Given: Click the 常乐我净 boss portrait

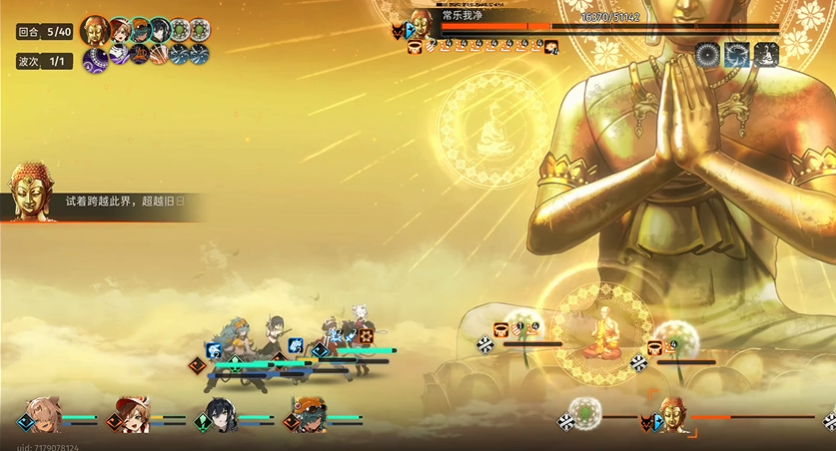Looking at the screenshot, I should click(421, 24).
